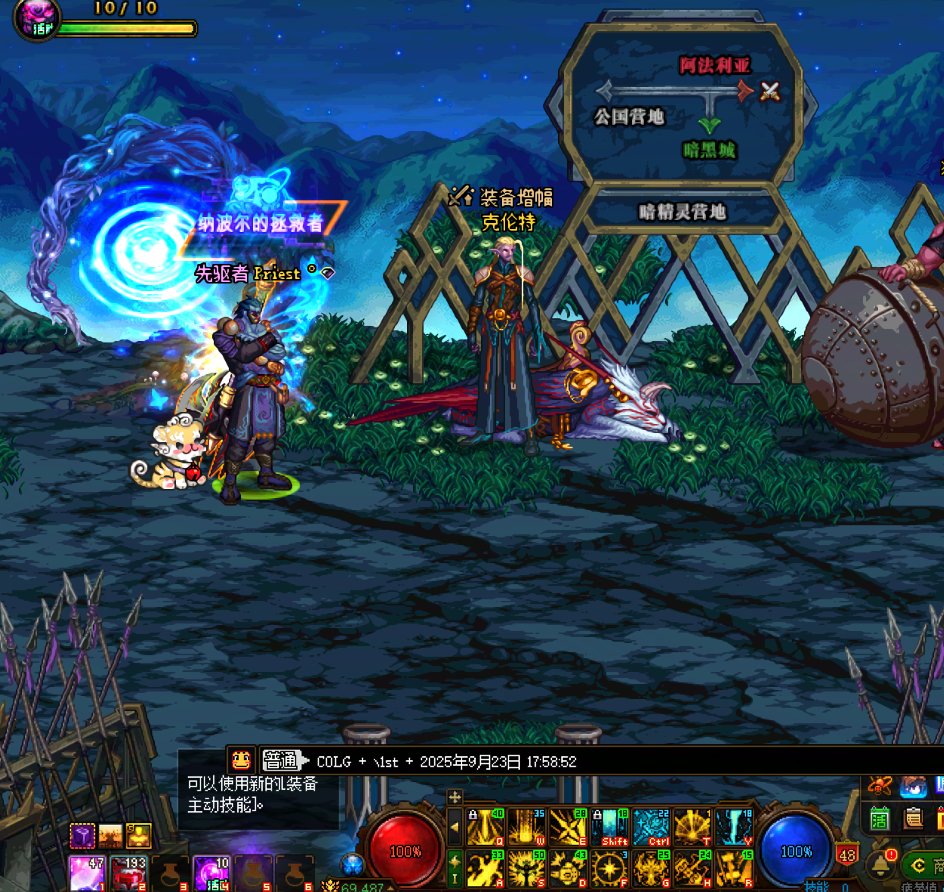Image resolution: width=944 pixels, height=892 pixels.
Task: Cast the golden sun skill on F
Action: (x=609, y=869)
